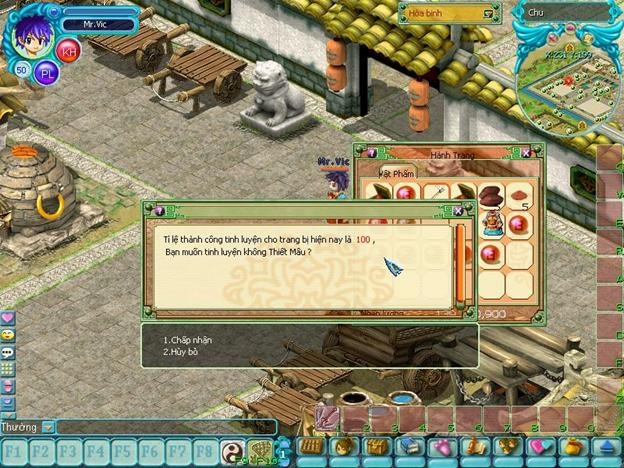Click the help icon on inventory window
The width and height of the screenshot is (624, 468).
click(370, 153)
